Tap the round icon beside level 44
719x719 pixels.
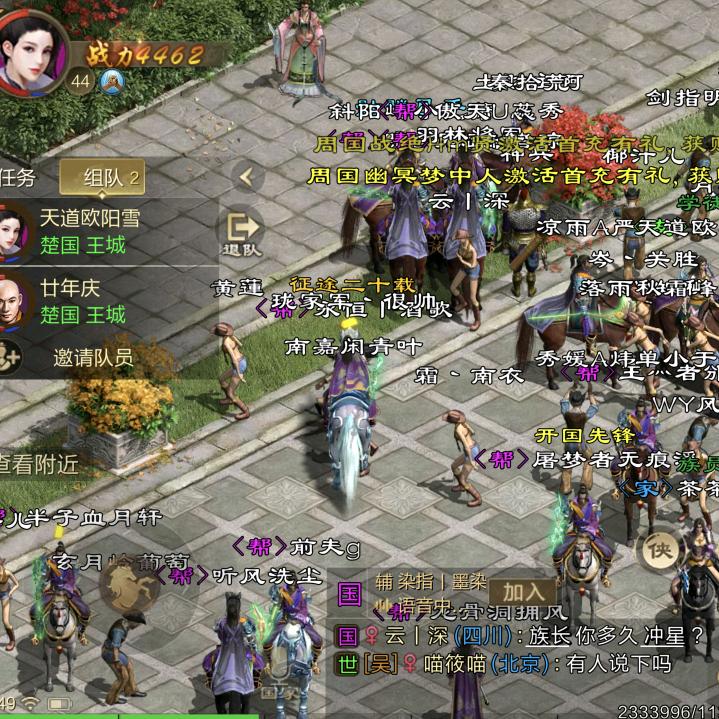[x=110, y=81]
